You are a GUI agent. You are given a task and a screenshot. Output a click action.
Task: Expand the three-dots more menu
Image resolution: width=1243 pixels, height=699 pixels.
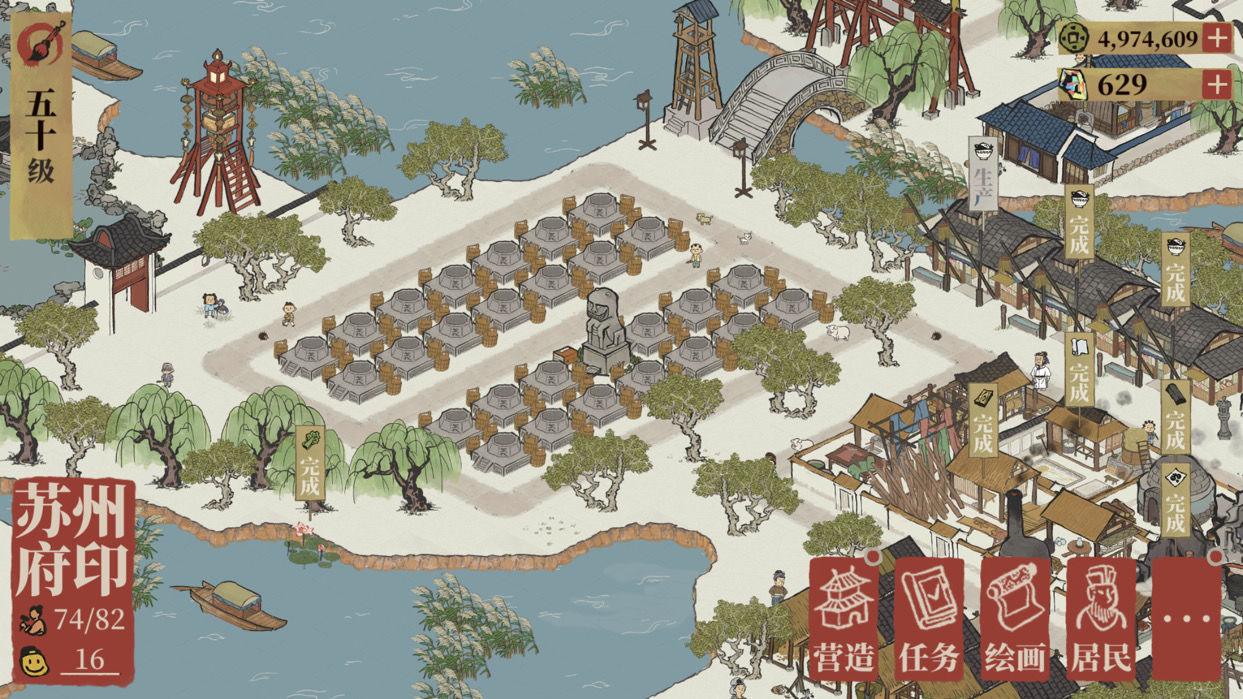pos(1186,619)
